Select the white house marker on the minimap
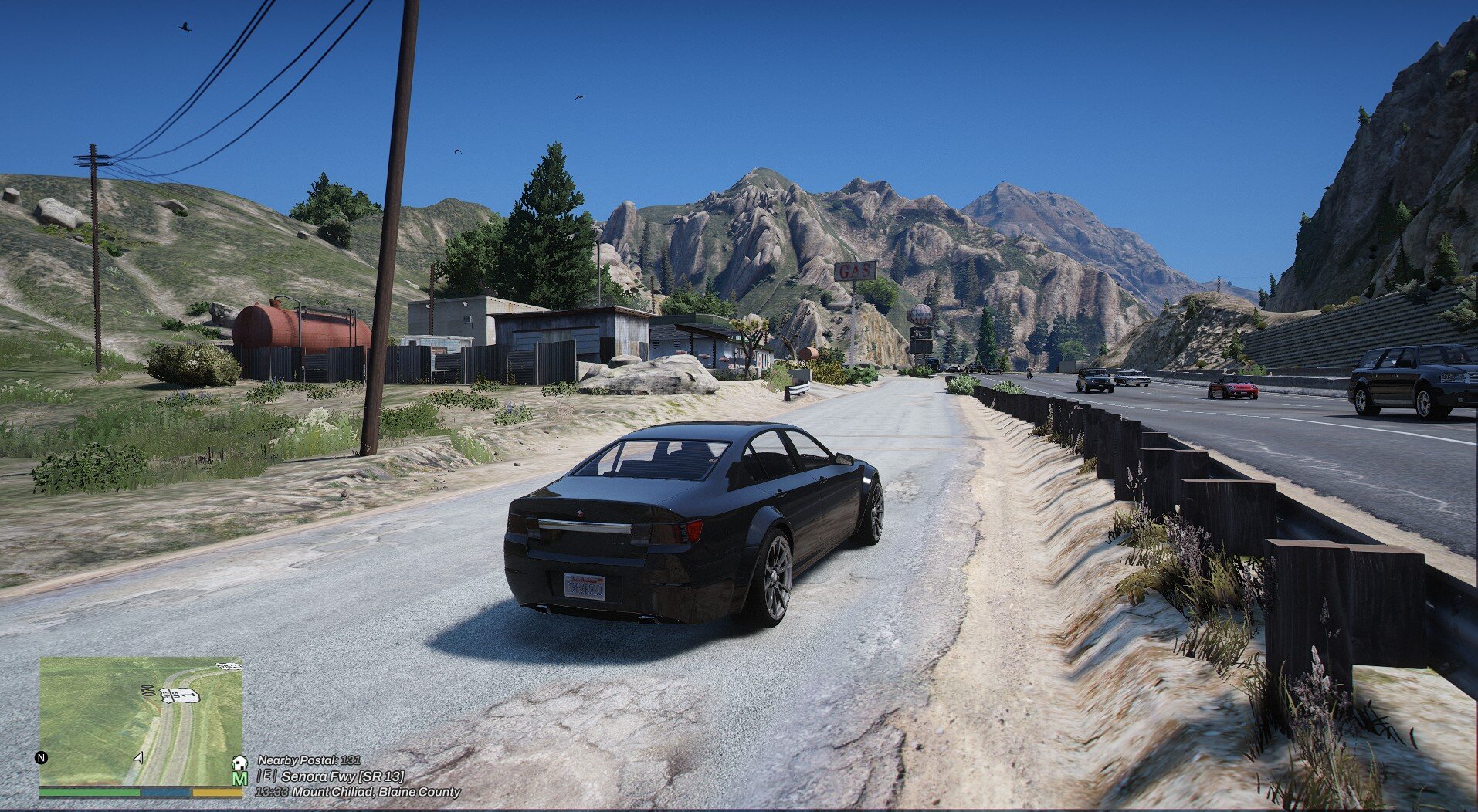The width and height of the screenshot is (1478, 812). click(239, 763)
